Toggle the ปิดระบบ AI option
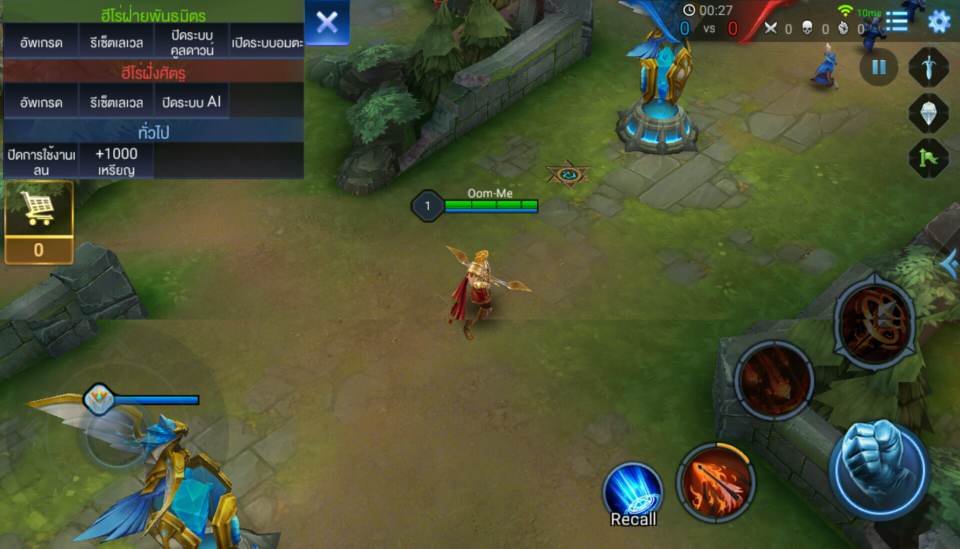This screenshot has width=960, height=549. pyautogui.click(x=192, y=102)
